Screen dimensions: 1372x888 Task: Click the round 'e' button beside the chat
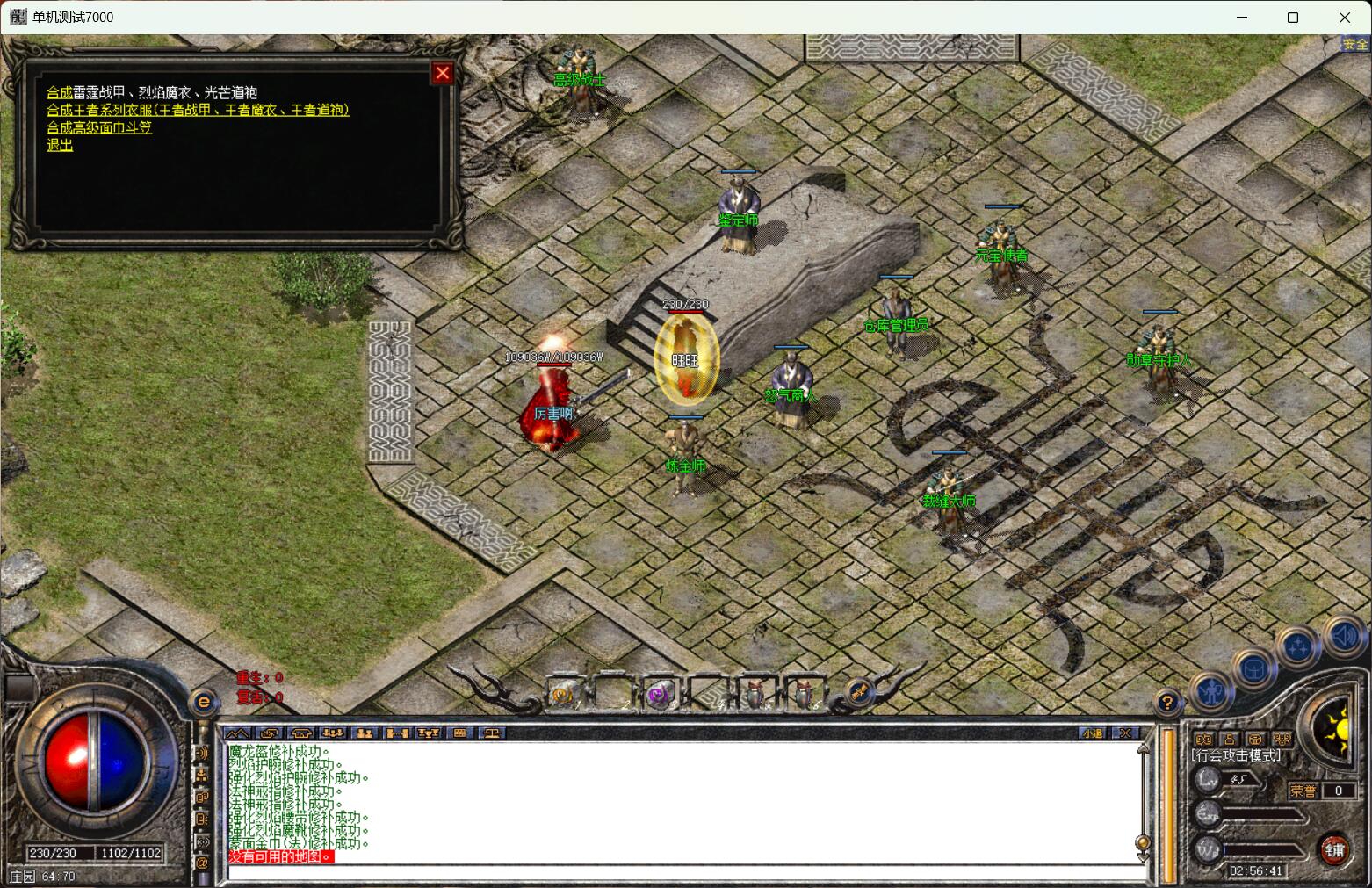pos(204,702)
